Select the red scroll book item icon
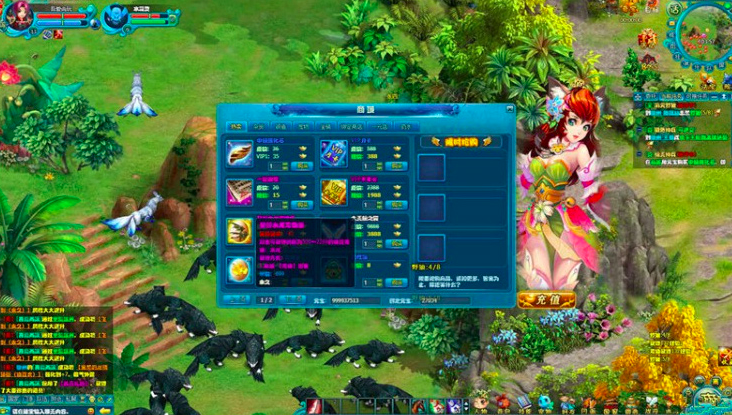Viewport: 732px width, 415px height. click(x=240, y=193)
